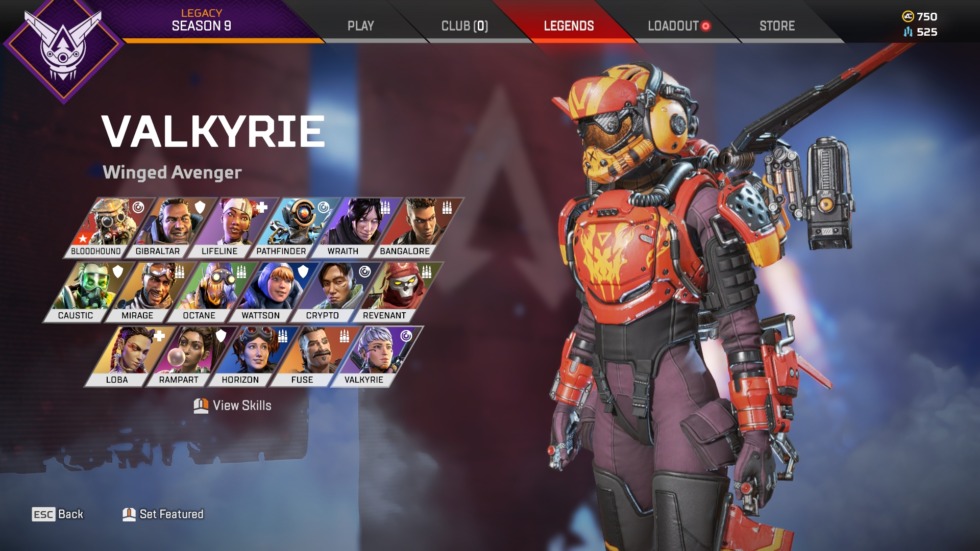The image size is (980, 551).
Task: Open the Store tab
Action: 778,26
